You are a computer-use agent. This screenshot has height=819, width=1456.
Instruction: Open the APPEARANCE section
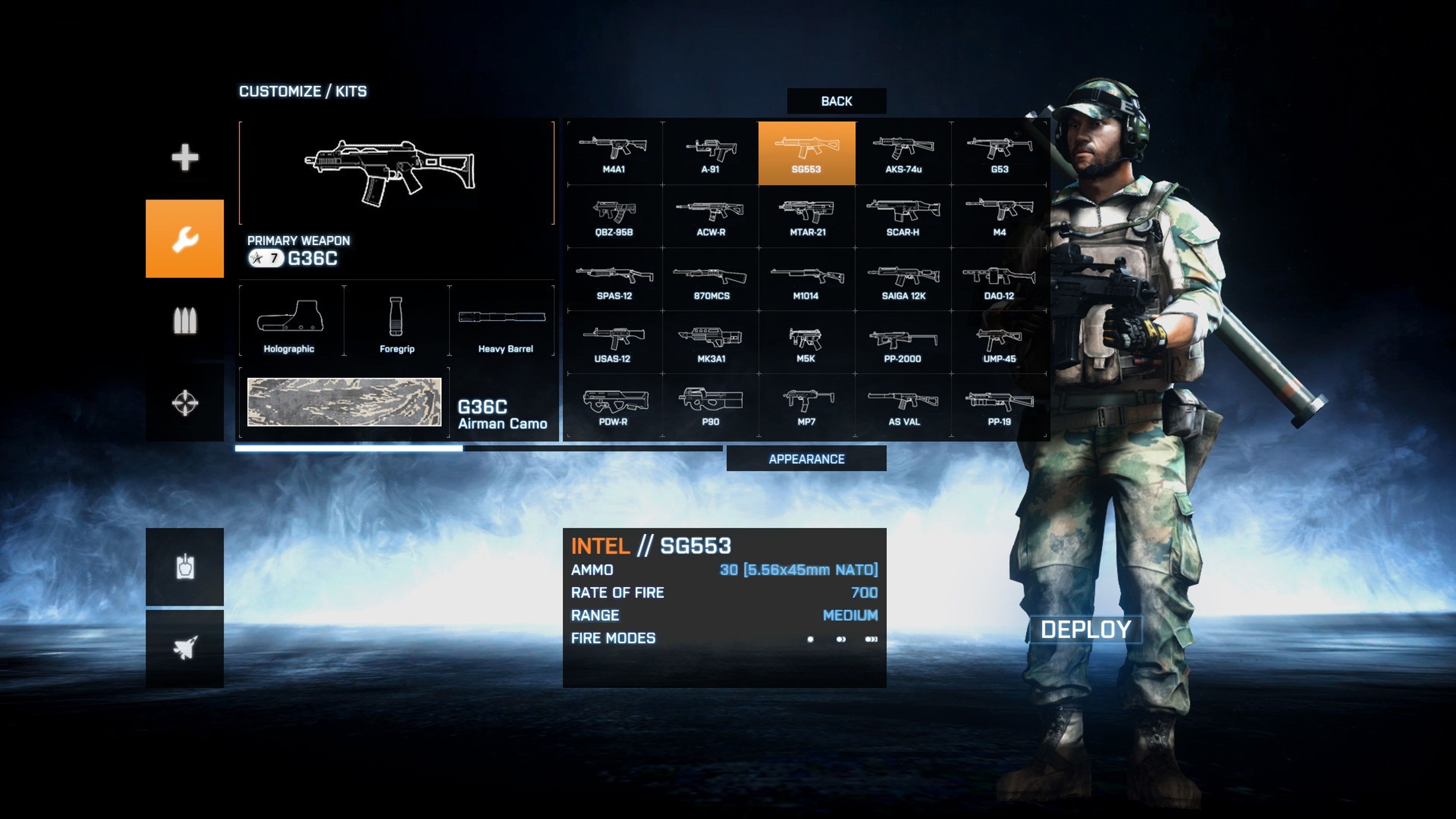pyautogui.click(x=806, y=458)
